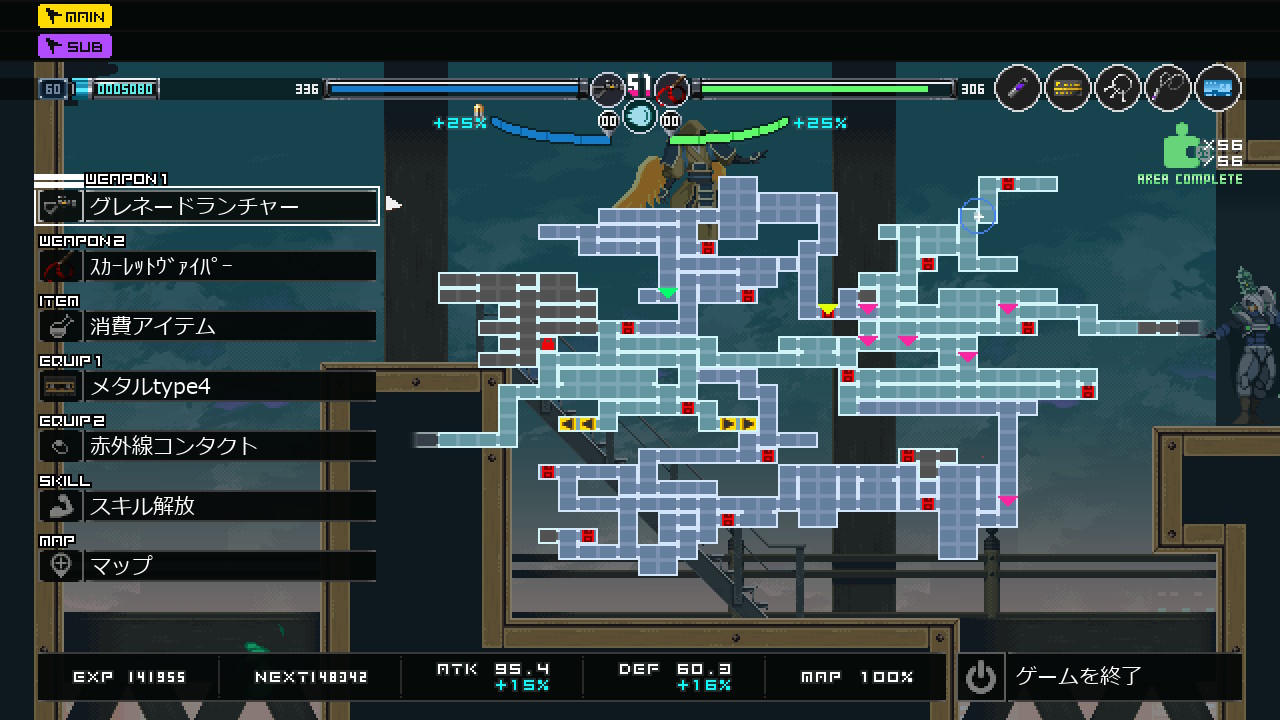Image resolution: width=1280 pixels, height=720 pixels.
Task: Click the yellow triangle marker on the map
Action: point(827,309)
